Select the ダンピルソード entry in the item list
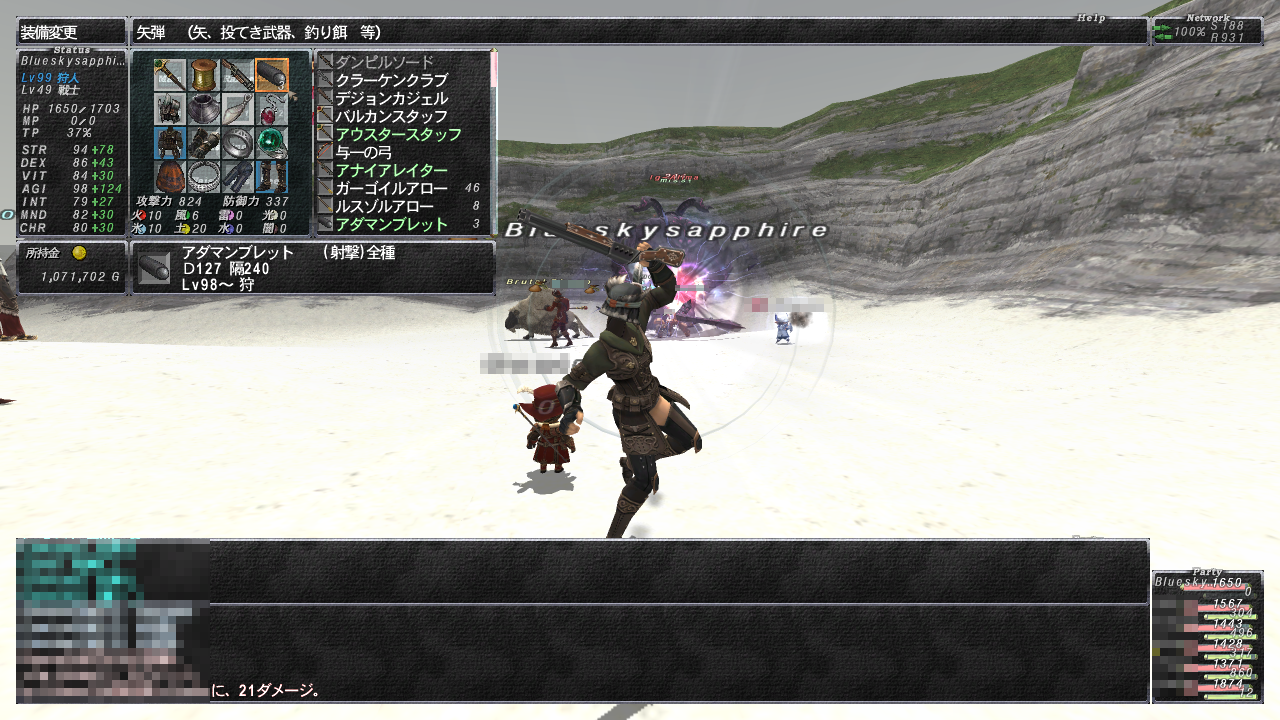 [385, 62]
